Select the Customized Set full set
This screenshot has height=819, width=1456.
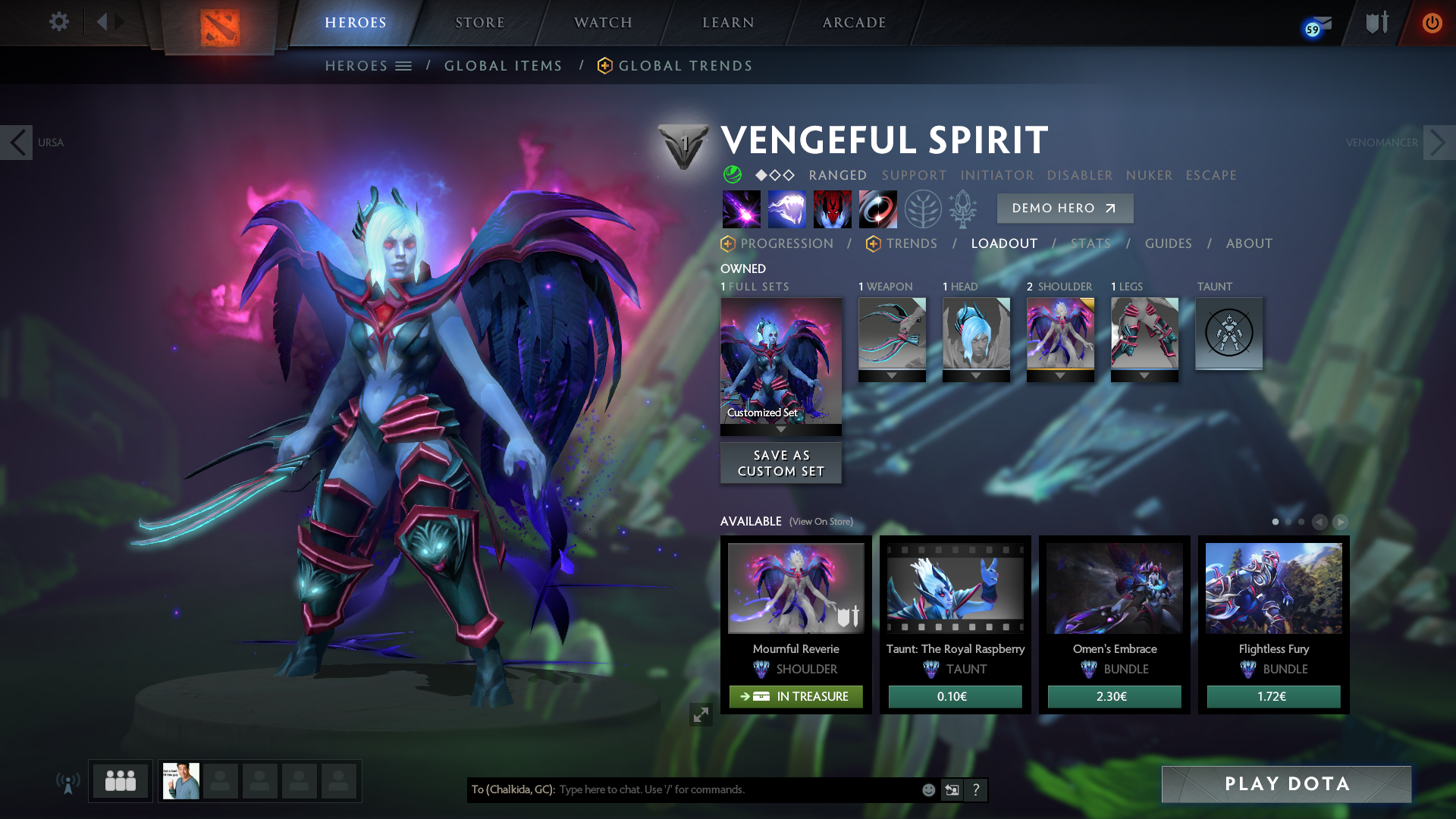pyautogui.click(x=780, y=361)
